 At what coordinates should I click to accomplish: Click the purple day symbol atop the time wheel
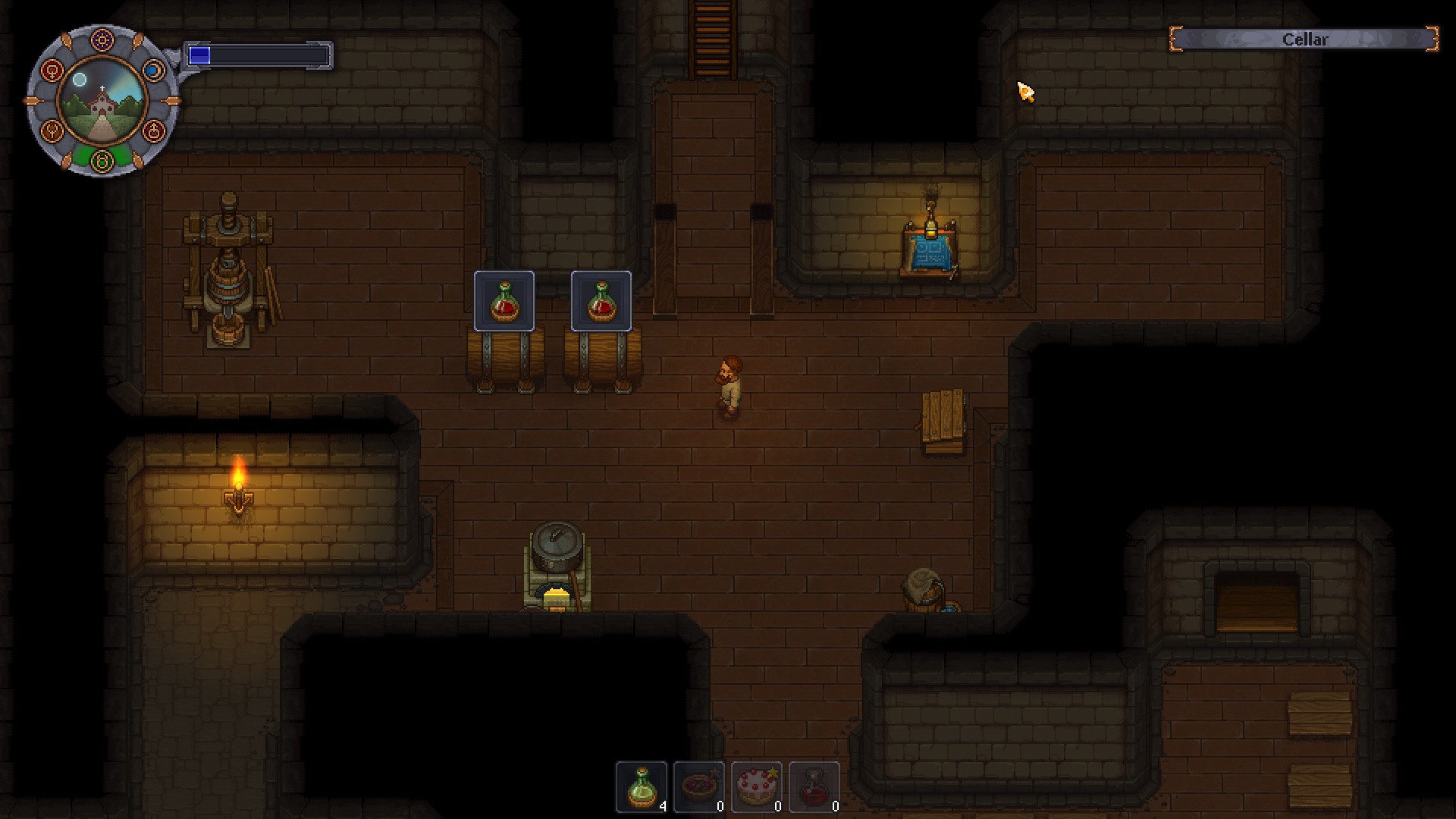point(101,39)
